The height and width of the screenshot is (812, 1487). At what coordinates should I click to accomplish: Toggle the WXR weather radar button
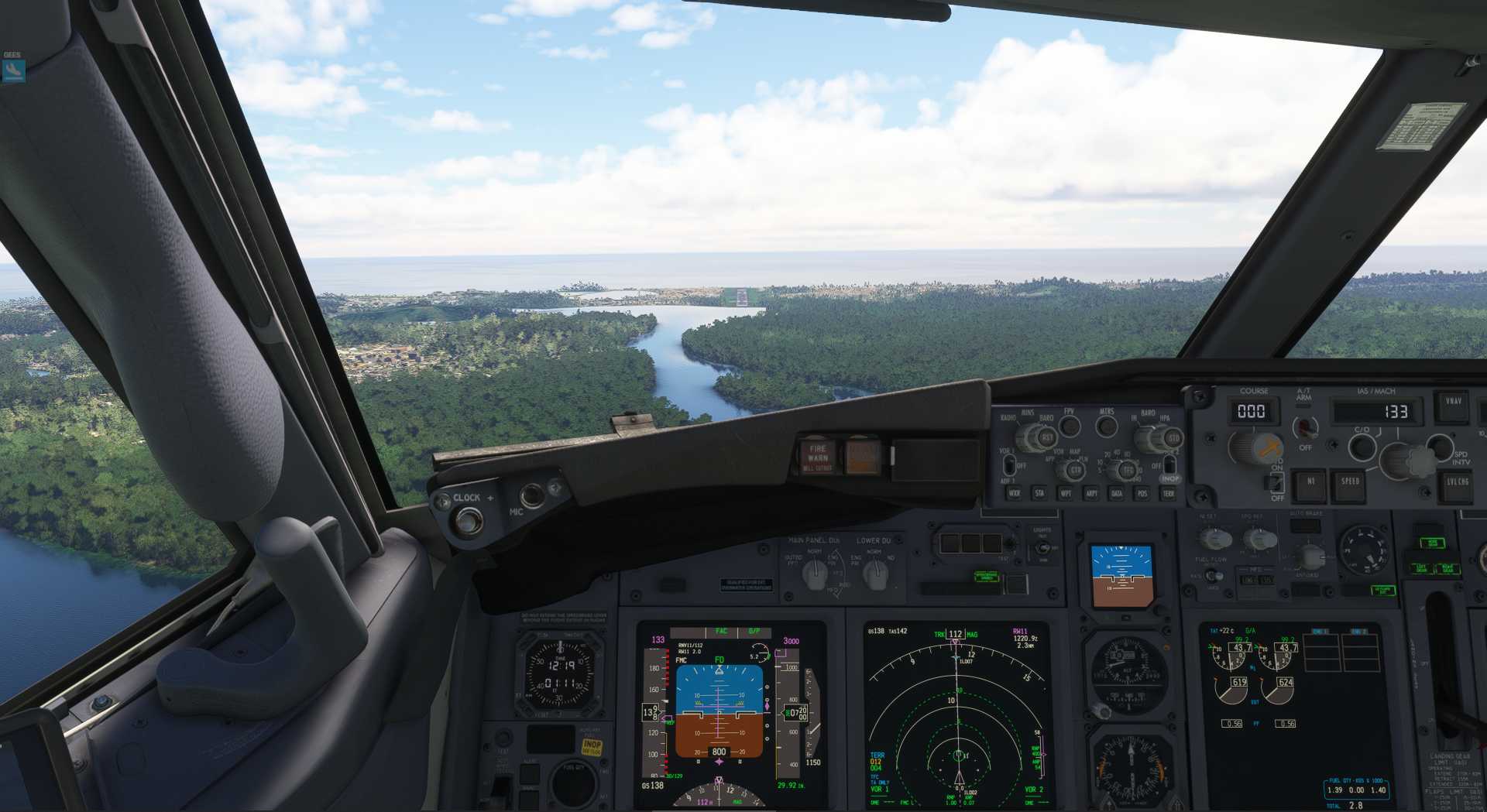click(1014, 492)
